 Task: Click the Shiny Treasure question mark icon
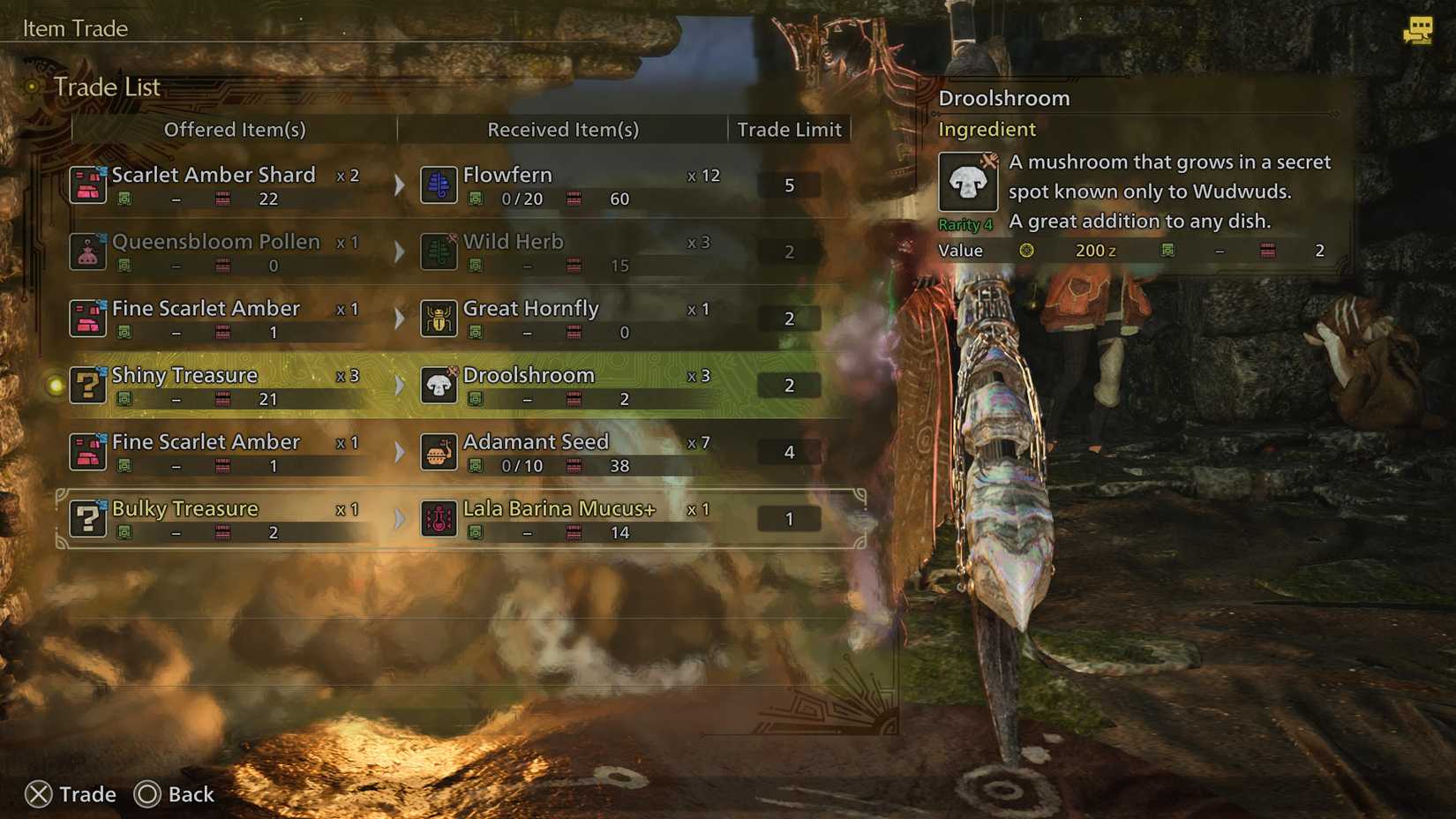(x=87, y=385)
